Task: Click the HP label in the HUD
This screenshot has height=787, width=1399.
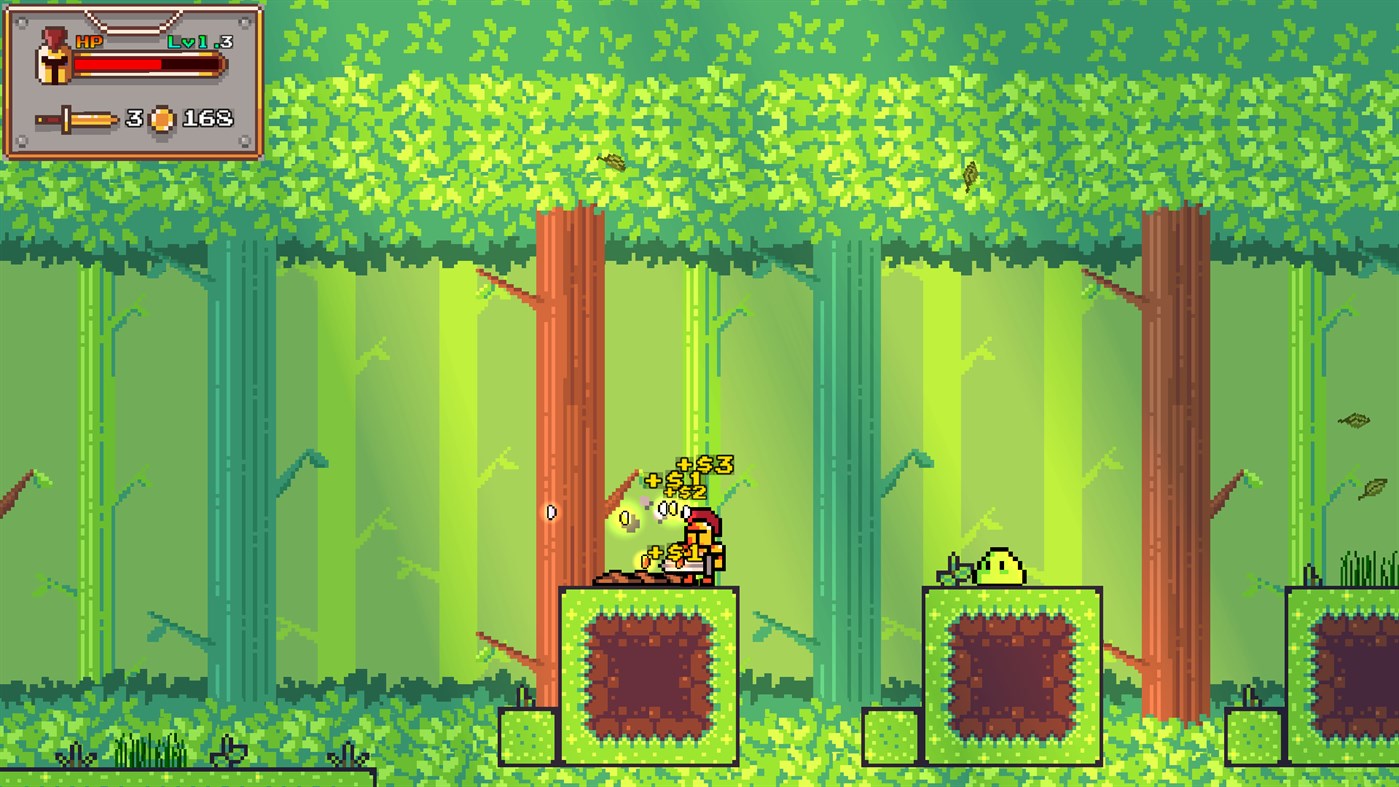Action: pos(86,42)
